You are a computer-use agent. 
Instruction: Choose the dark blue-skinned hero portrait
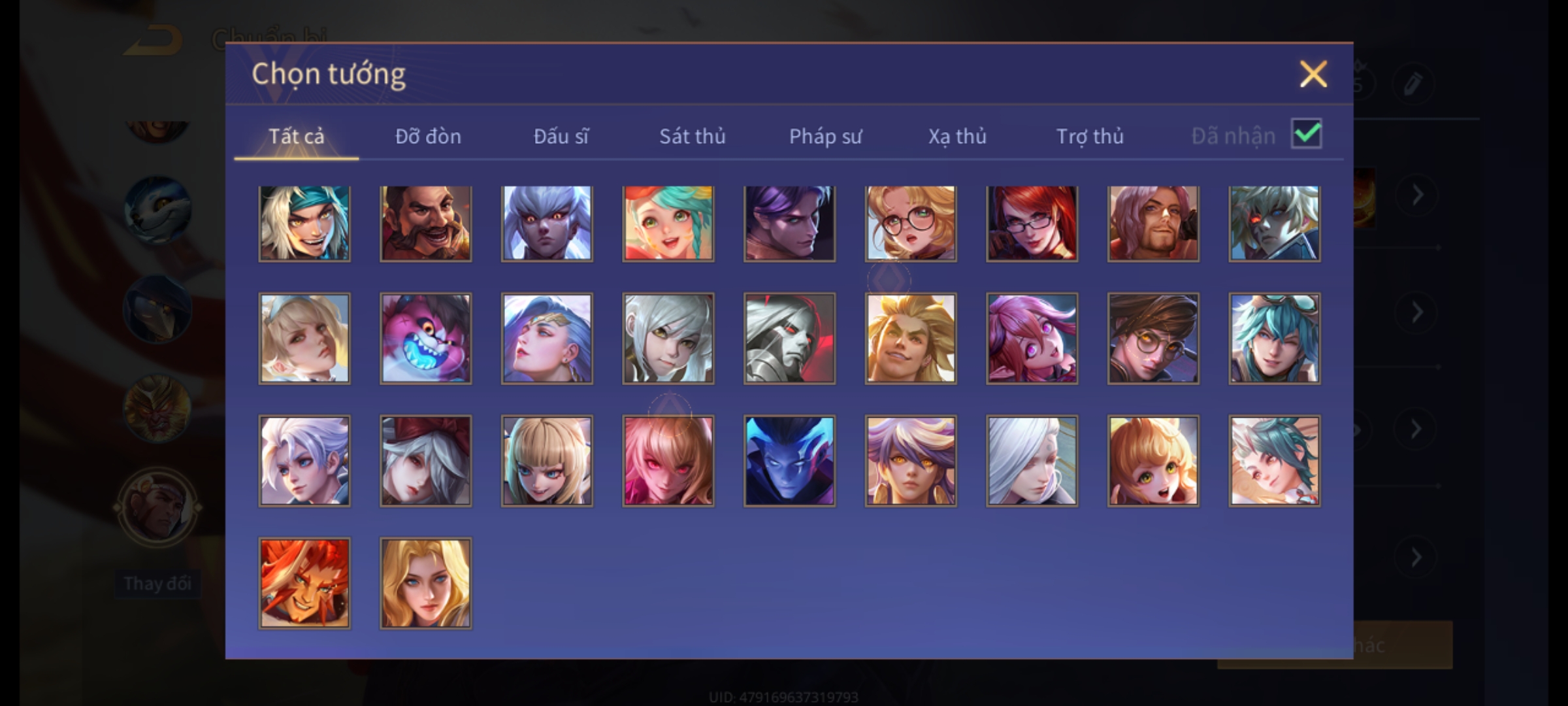click(x=789, y=461)
